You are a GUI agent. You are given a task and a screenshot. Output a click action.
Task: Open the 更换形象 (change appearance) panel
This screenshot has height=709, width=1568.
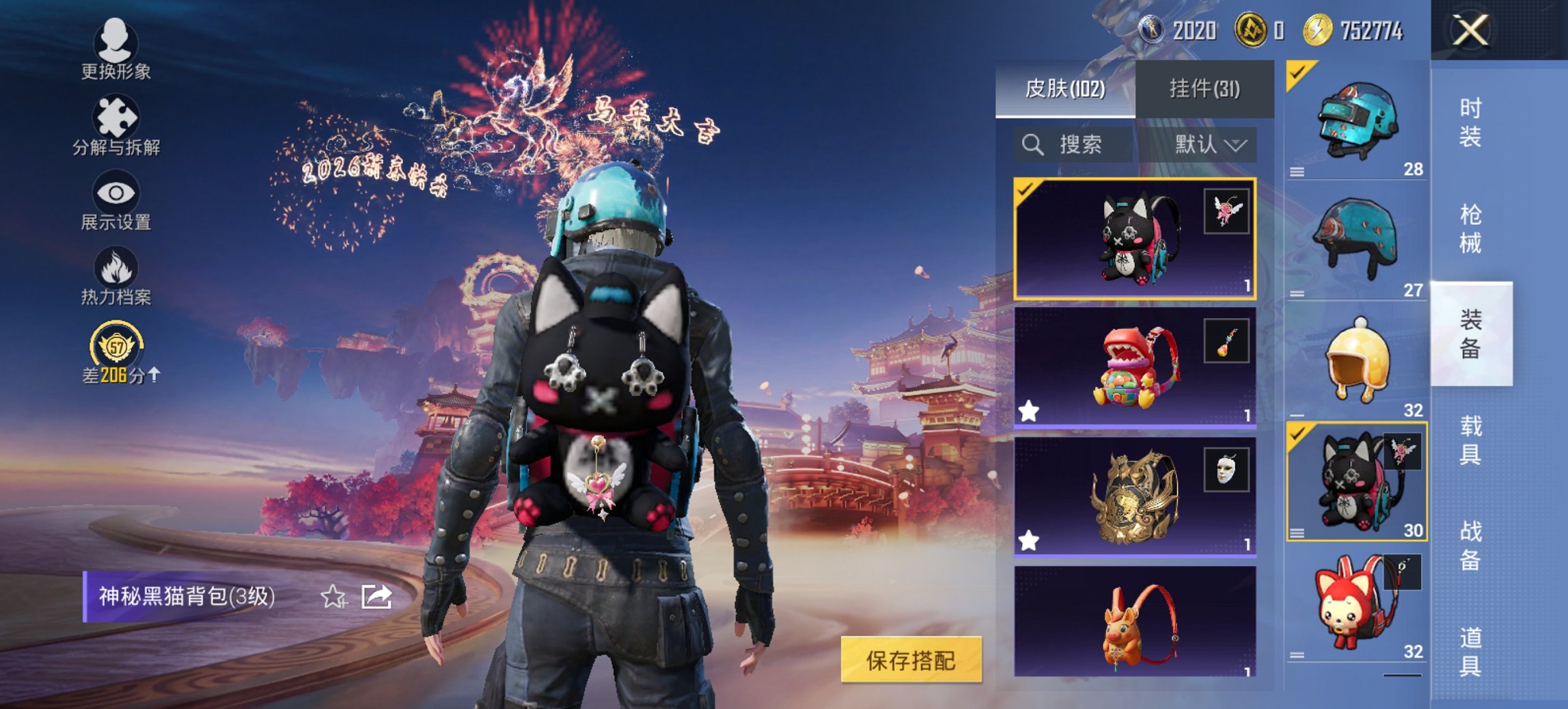pyautogui.click(x=115, y=55)
